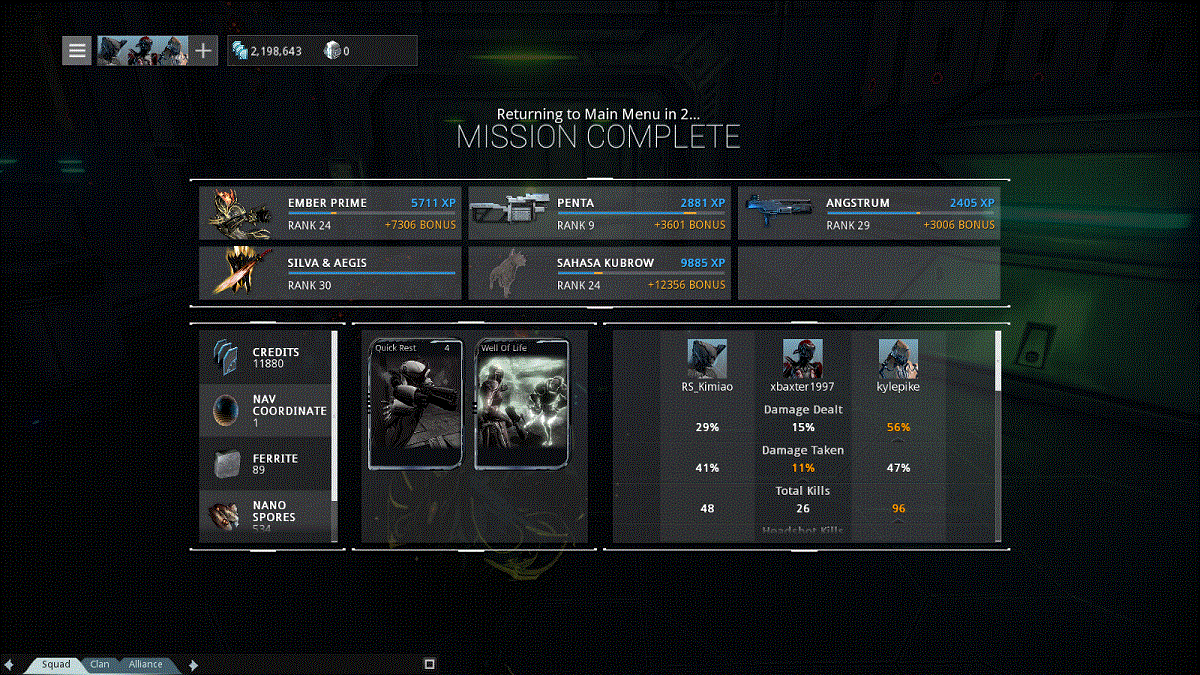Select the Well Of Life mod card

(521, 404)
